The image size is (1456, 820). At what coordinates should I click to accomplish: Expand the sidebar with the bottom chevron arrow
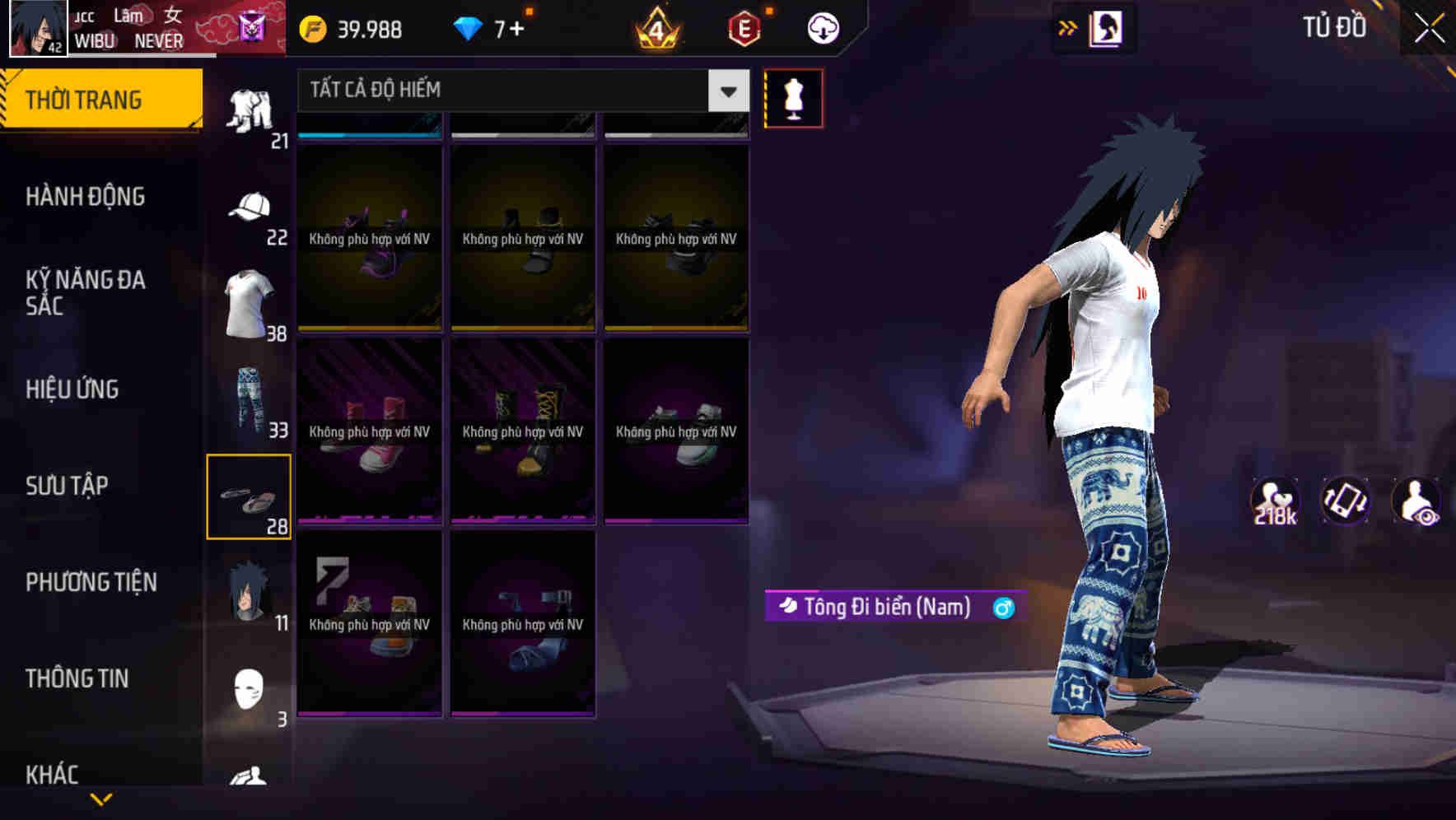[x=102, y=799]
